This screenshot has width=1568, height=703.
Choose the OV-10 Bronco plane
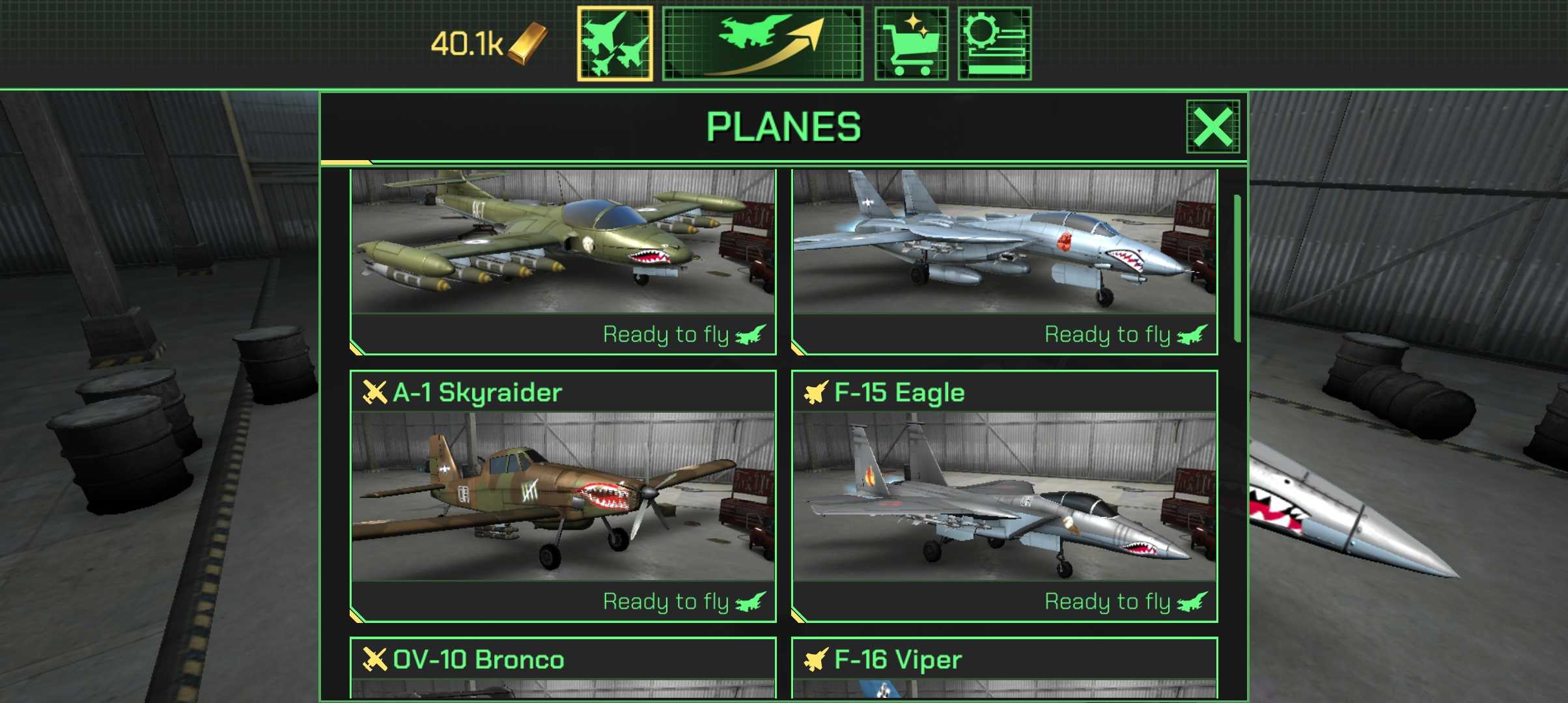coord(563,667)
